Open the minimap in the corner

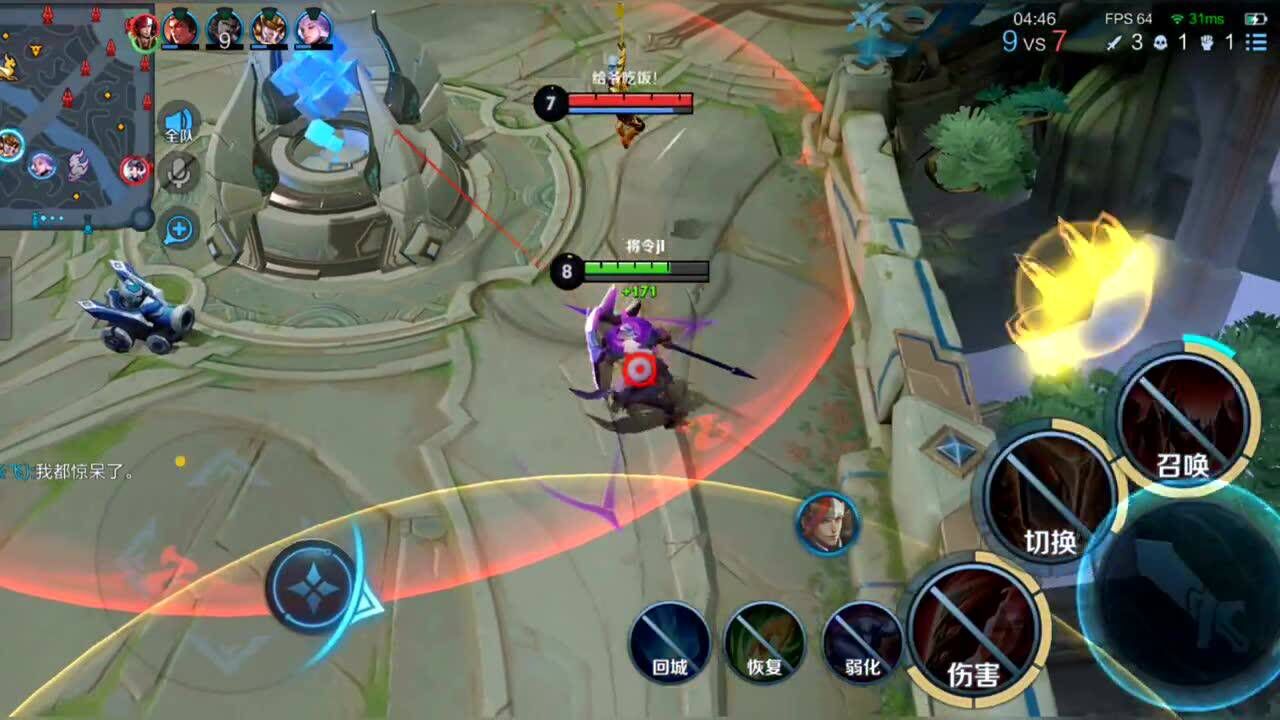(x=75, y=115)
